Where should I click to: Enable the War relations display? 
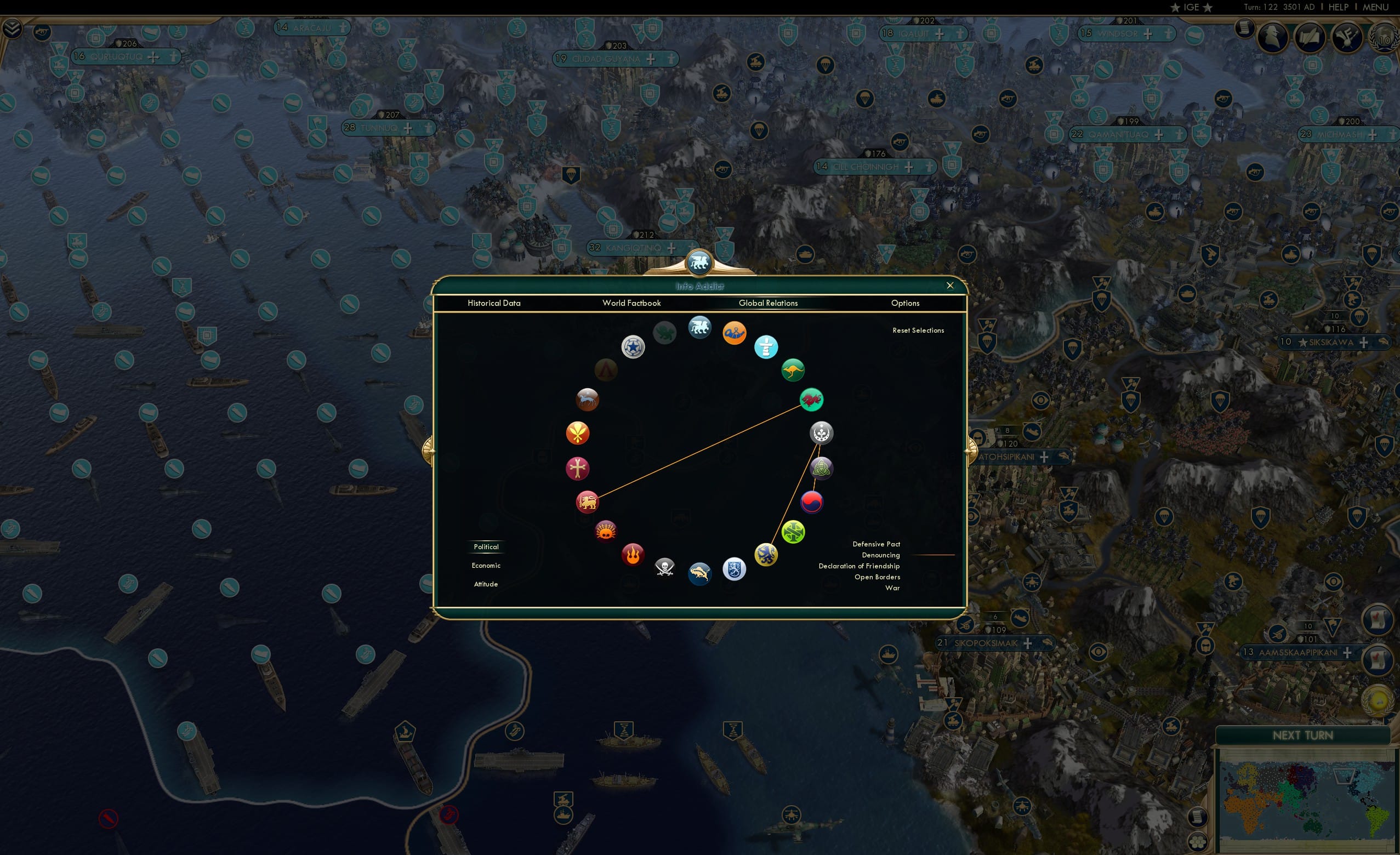click(x=892, y=588)
